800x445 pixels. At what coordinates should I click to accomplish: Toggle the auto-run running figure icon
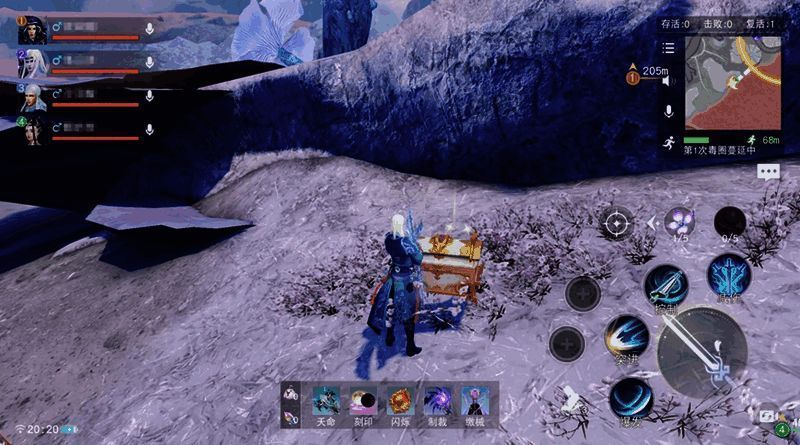pos(668,143)
